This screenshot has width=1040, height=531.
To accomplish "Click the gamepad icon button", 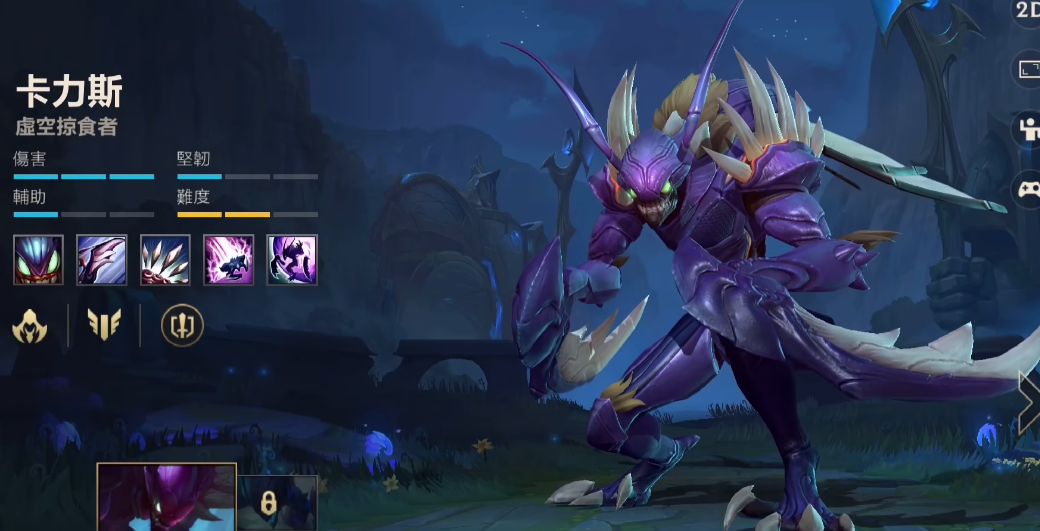I will [1028, 188].
